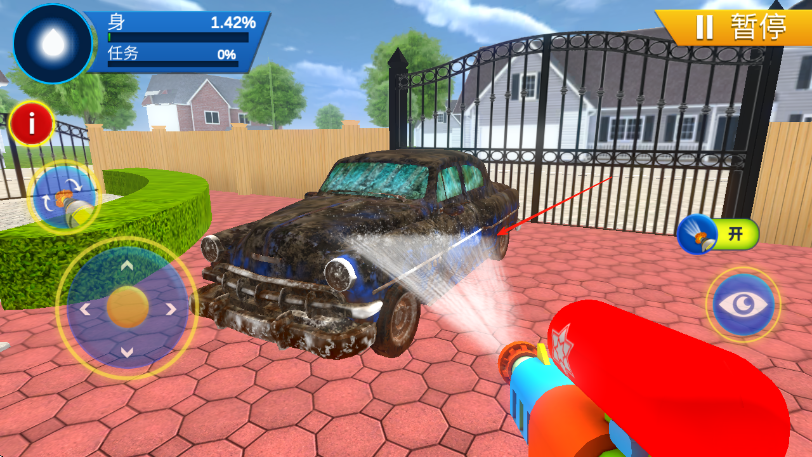Screen dimensions: 812x457
Task: Tap the movement joystick's left arrow
Action: [84, 309]
